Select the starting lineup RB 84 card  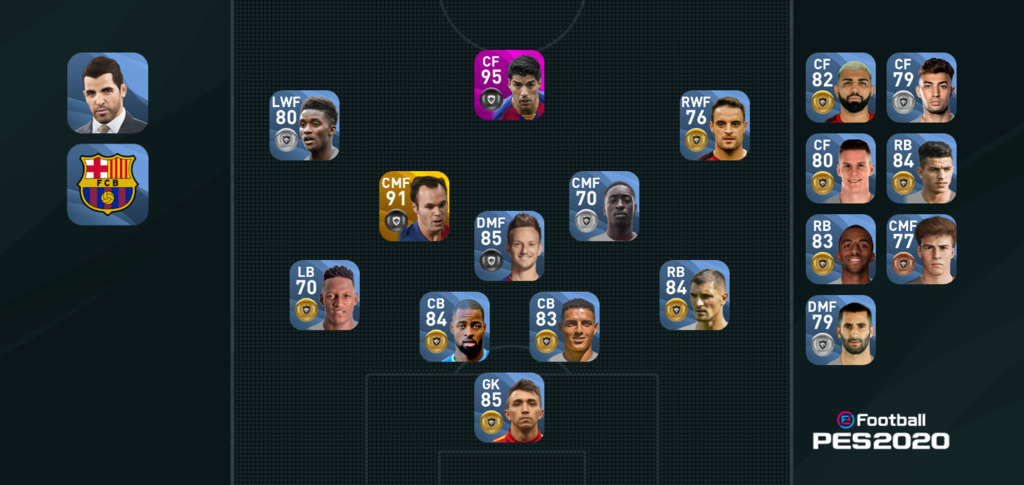tap(694, 296)
